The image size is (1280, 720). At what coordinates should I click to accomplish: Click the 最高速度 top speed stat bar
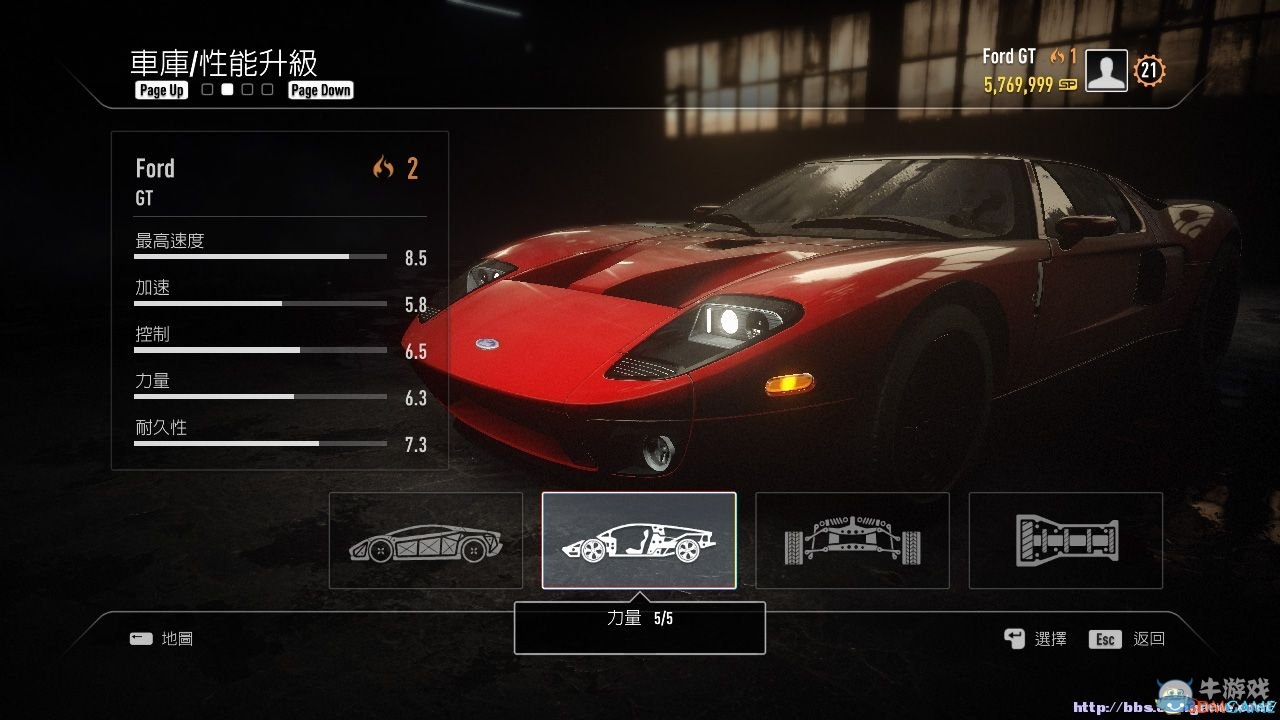tap(260, 255)
